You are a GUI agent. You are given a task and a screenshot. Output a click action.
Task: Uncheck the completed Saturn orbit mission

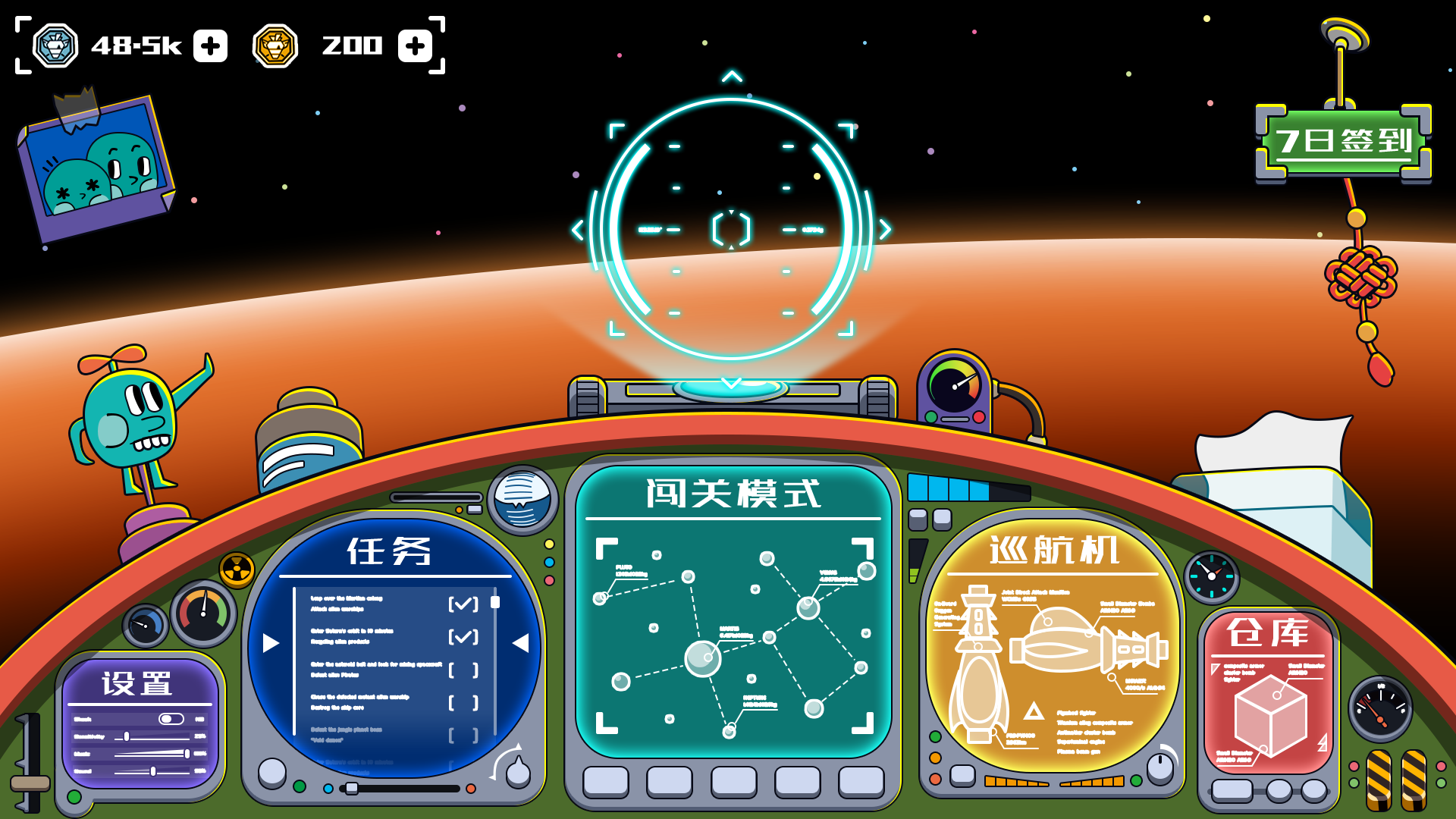pos(463,635)
